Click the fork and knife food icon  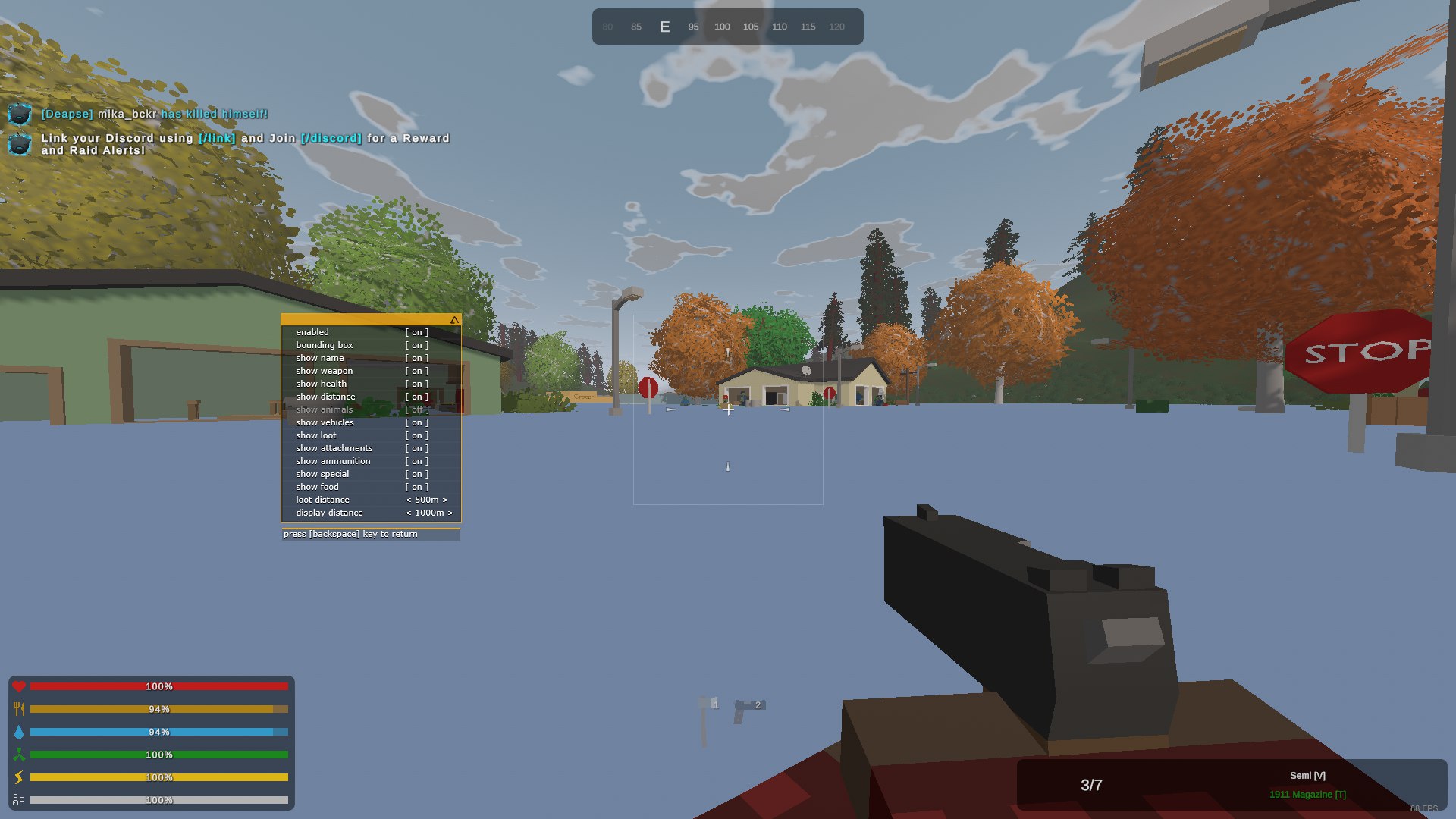[x=20, y=709]
